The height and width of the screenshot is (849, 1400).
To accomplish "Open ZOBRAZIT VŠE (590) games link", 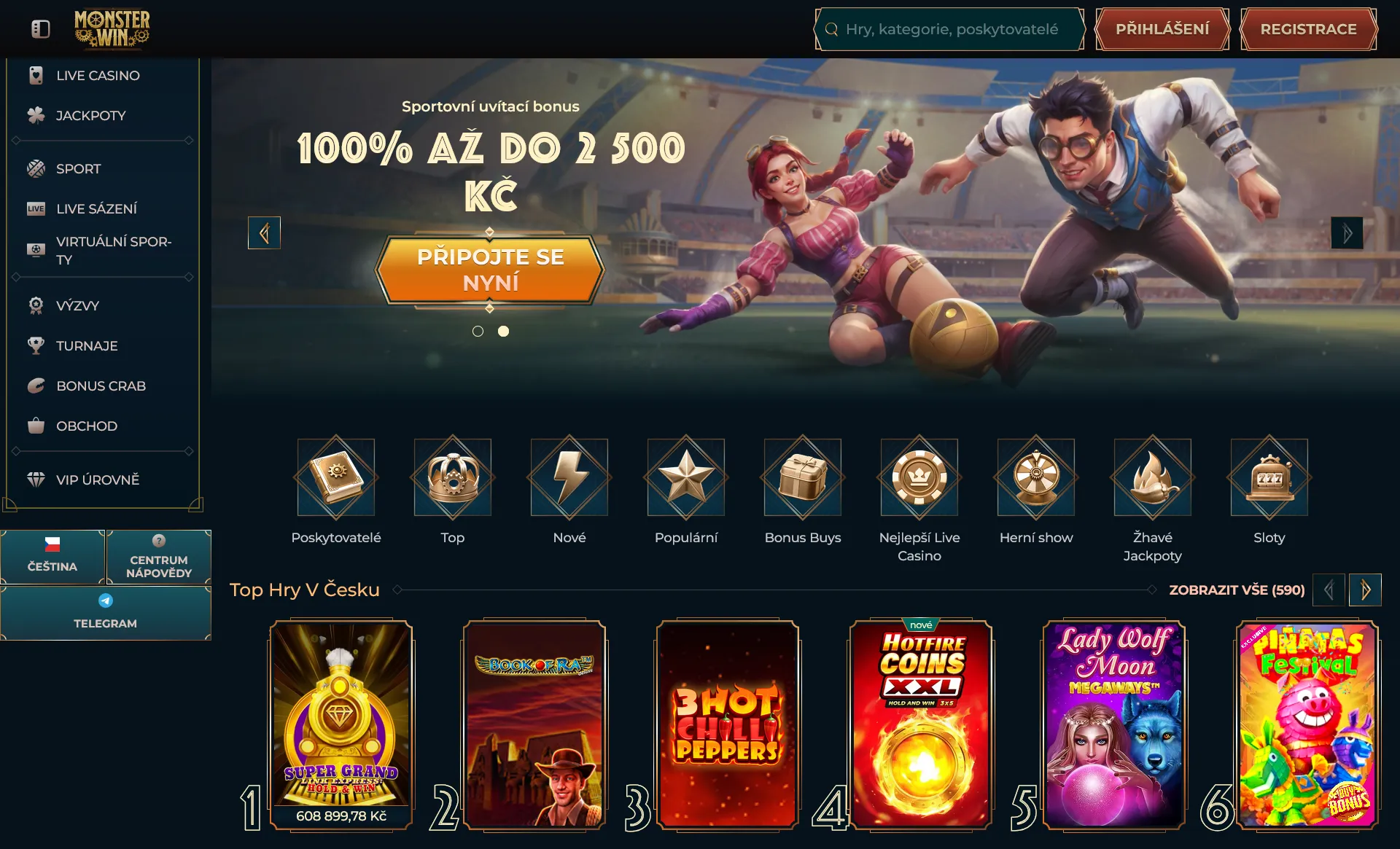I will [1236, 590].
